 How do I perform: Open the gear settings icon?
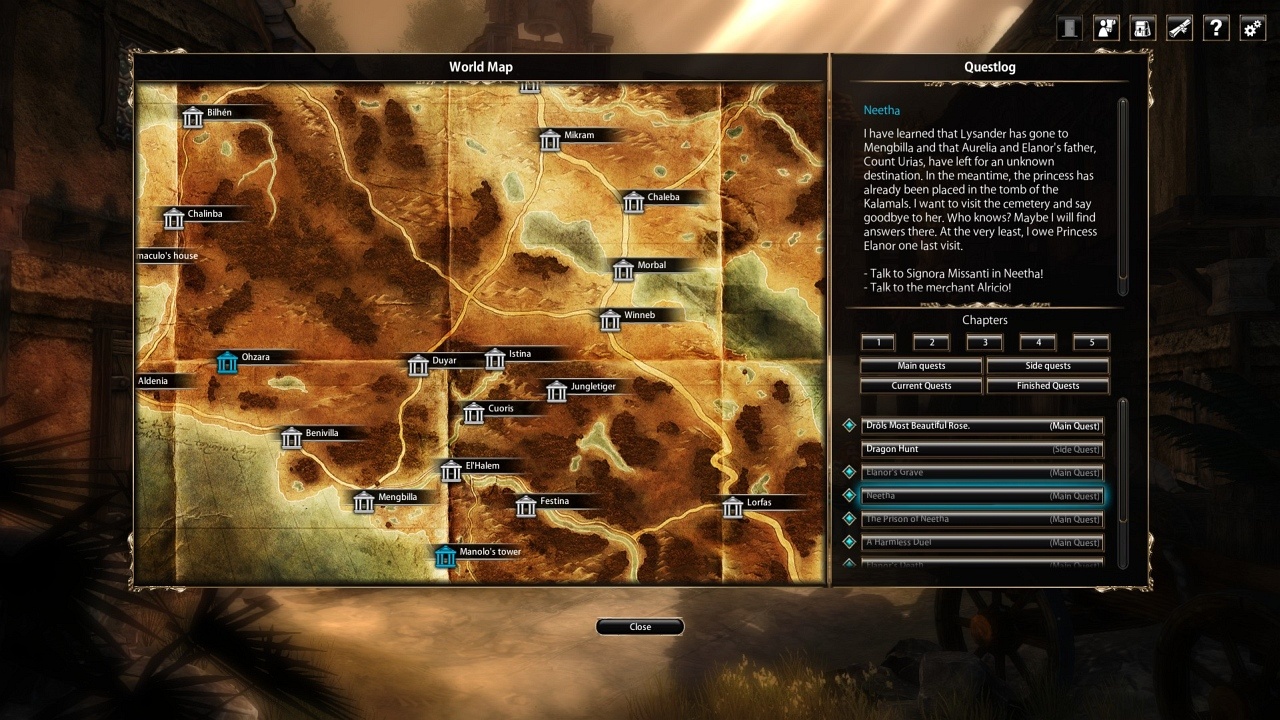click(x=1252, y=28)
